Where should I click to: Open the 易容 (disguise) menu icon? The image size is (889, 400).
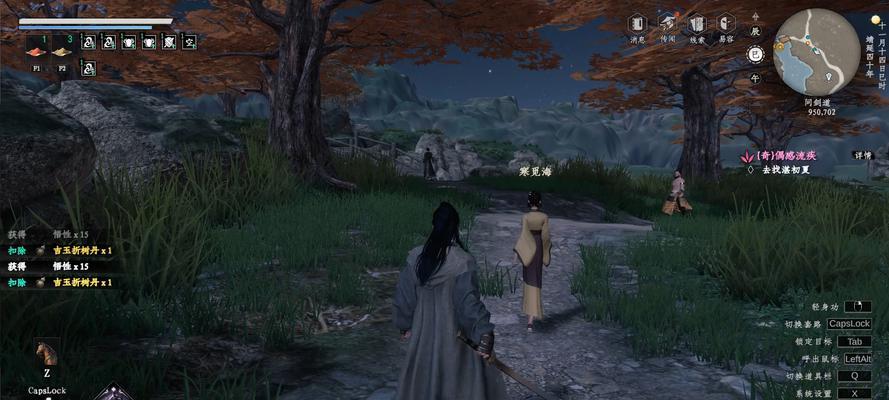tap(727, 24)
